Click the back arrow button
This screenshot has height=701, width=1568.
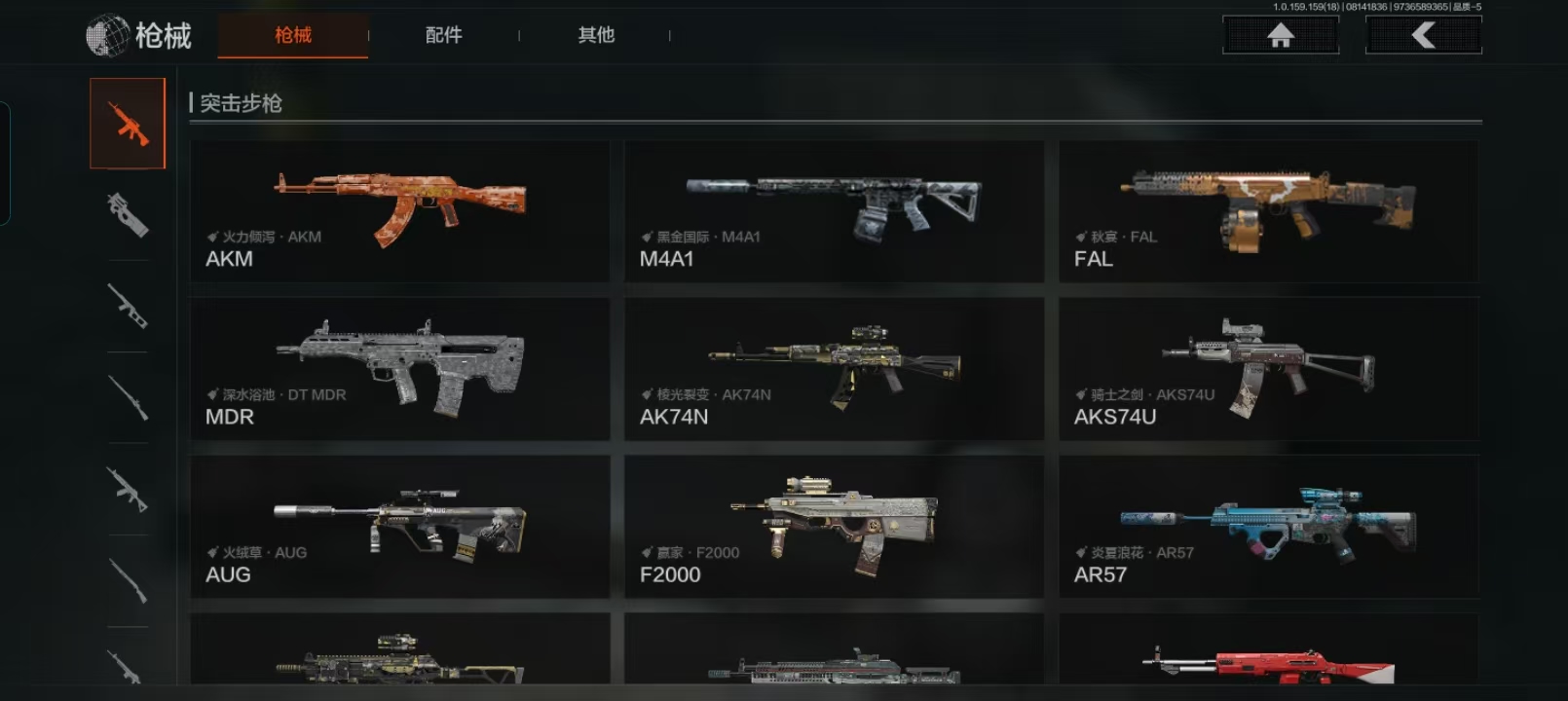tap(1423, 36)
